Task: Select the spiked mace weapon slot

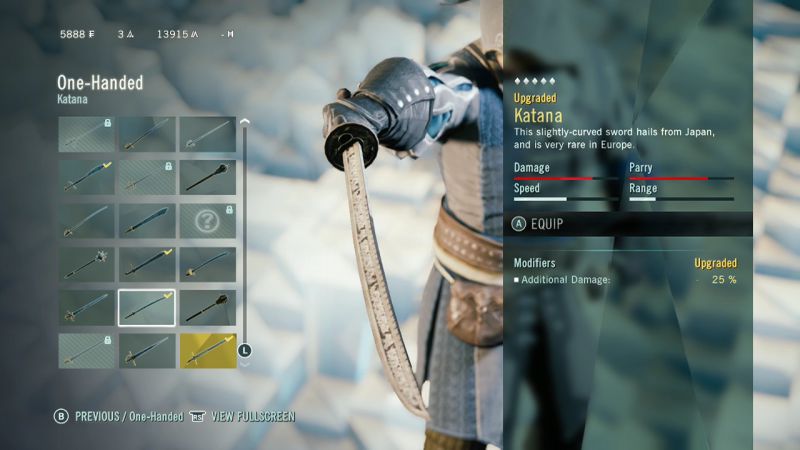Action: pos(86,264)
